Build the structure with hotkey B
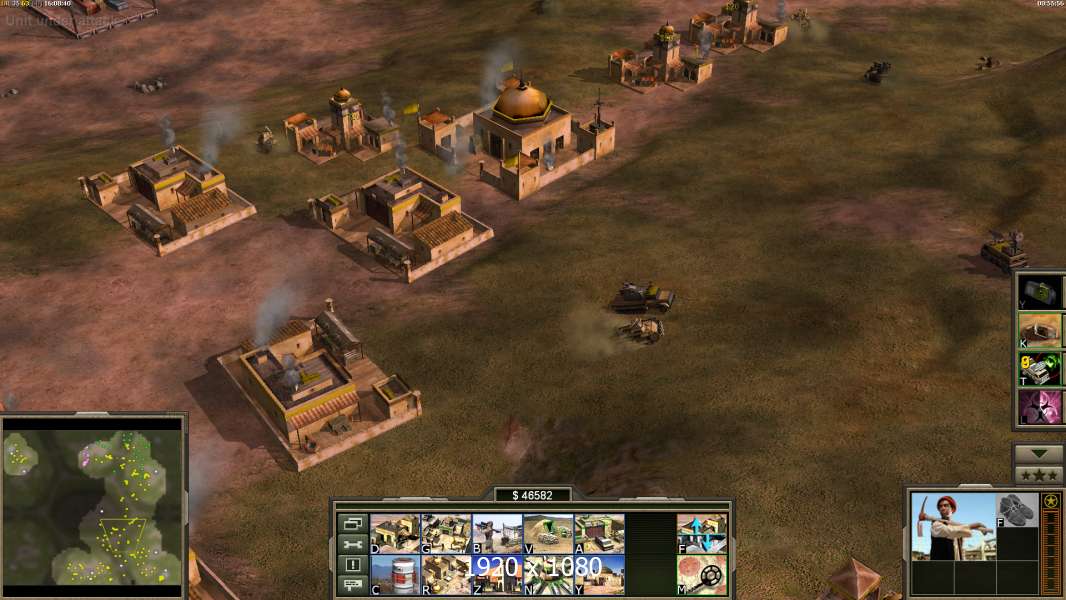 click(497, 534)
